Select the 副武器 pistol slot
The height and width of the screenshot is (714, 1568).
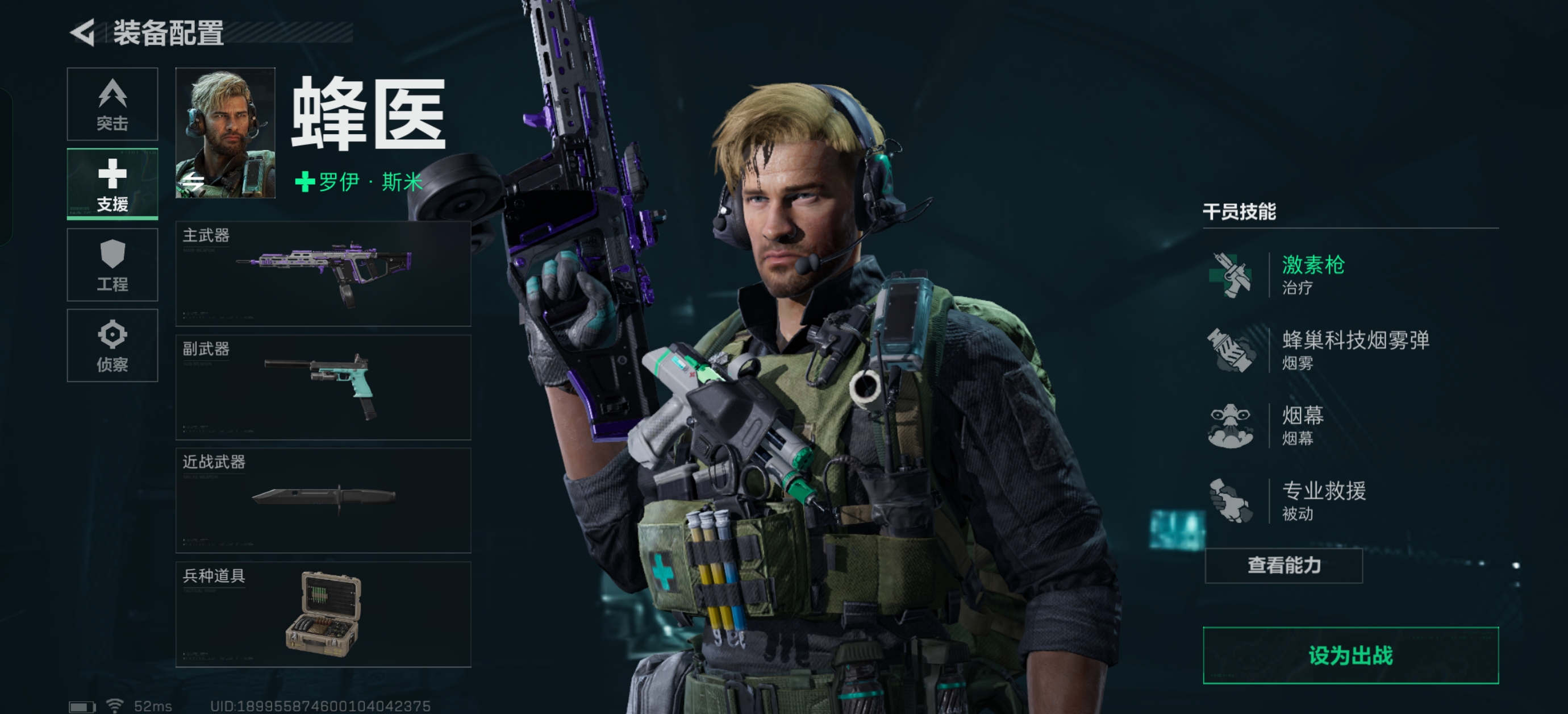tap(323, 387)
